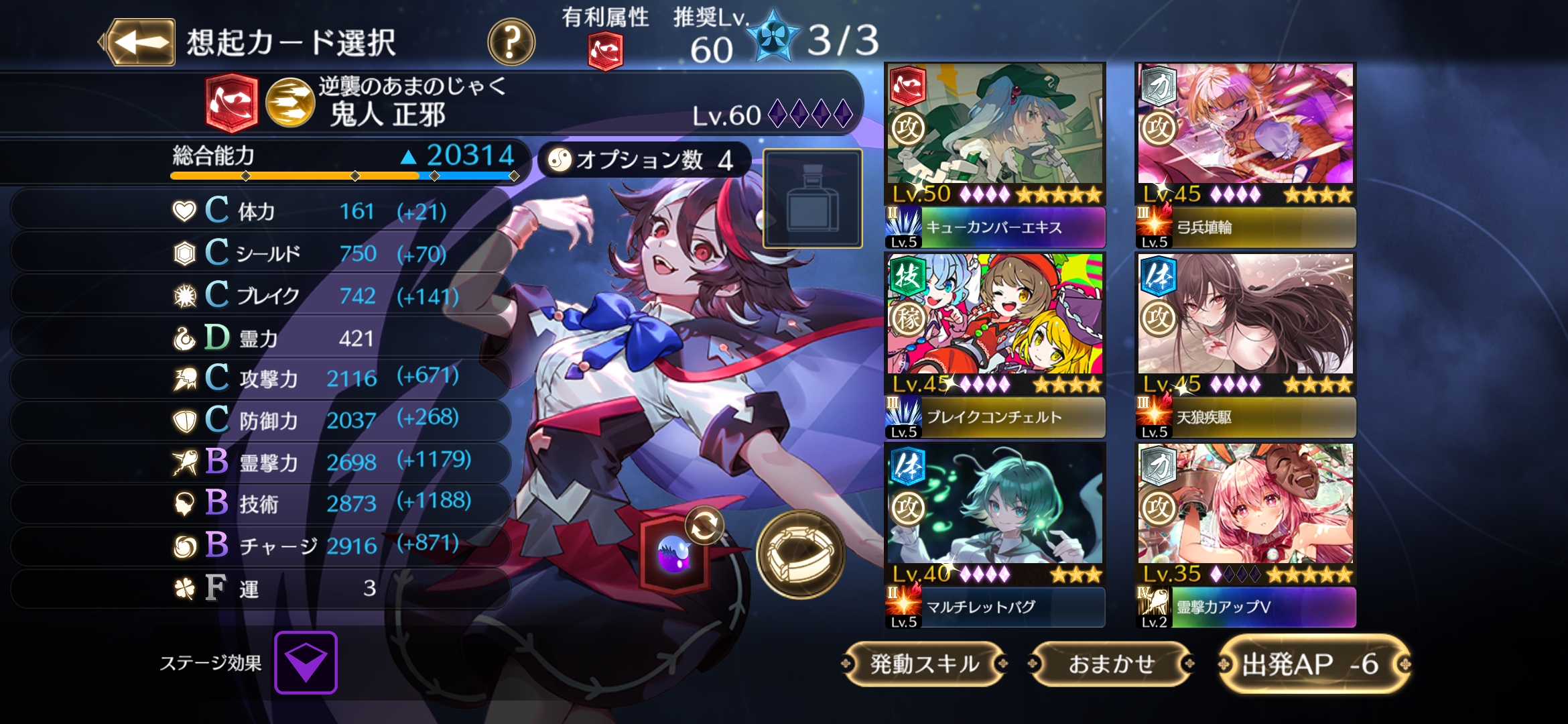
Task: Open the question mark help button
Action: pos(511,42)
